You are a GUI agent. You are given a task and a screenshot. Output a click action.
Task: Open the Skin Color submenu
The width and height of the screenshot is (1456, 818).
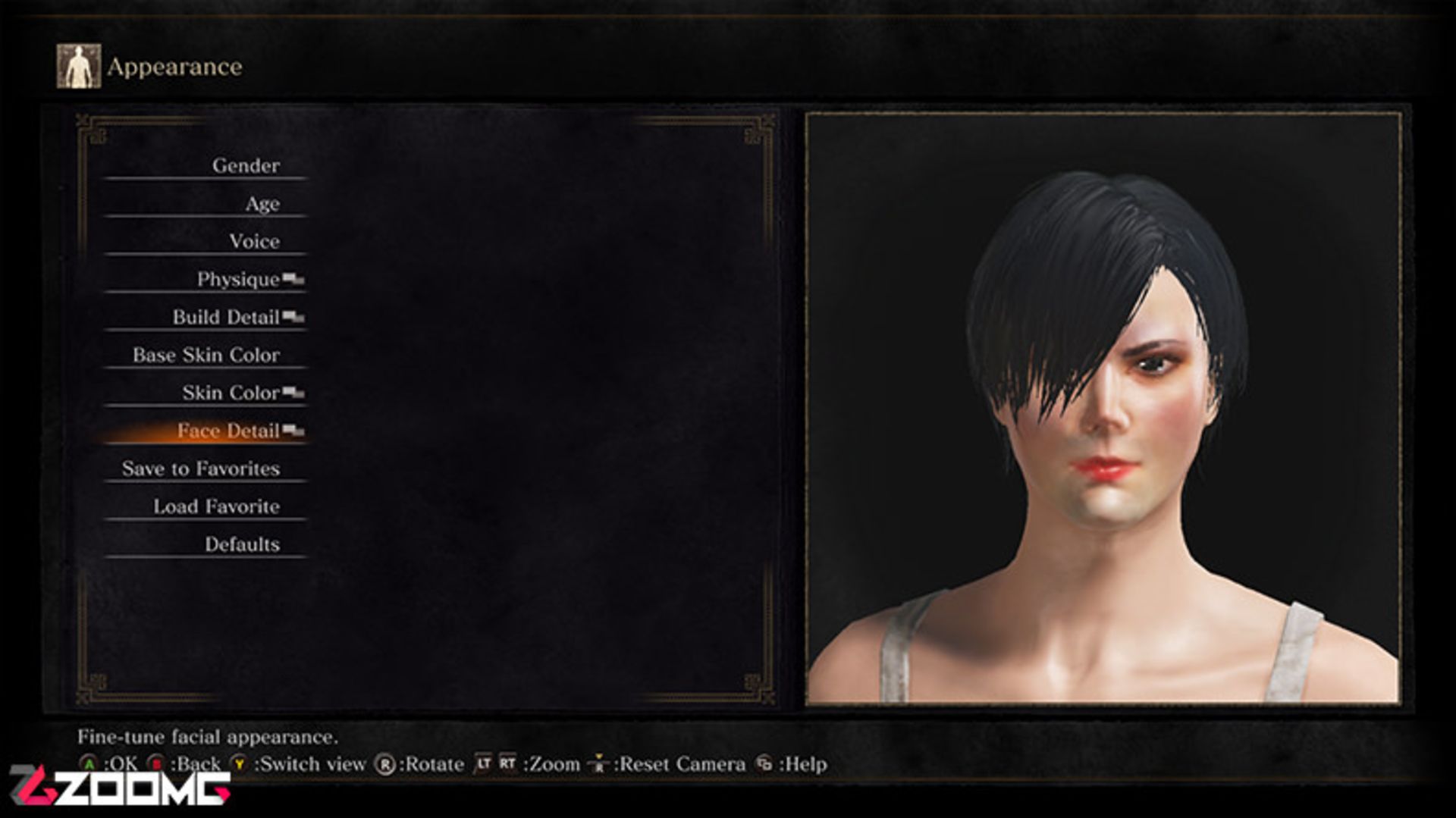pyautogui.click(x=231, y=393)
